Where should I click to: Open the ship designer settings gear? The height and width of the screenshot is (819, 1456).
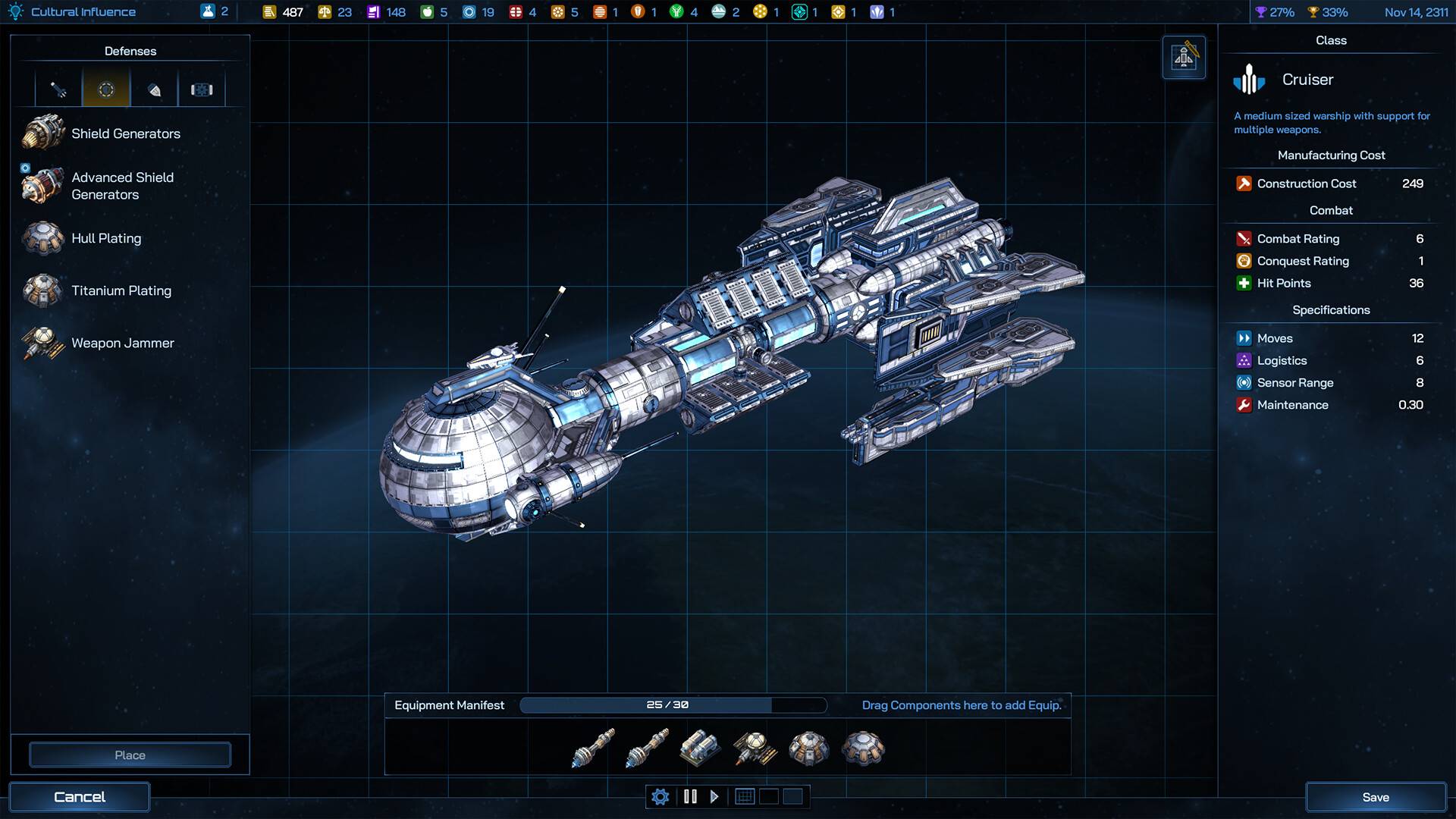click(660, 796)
